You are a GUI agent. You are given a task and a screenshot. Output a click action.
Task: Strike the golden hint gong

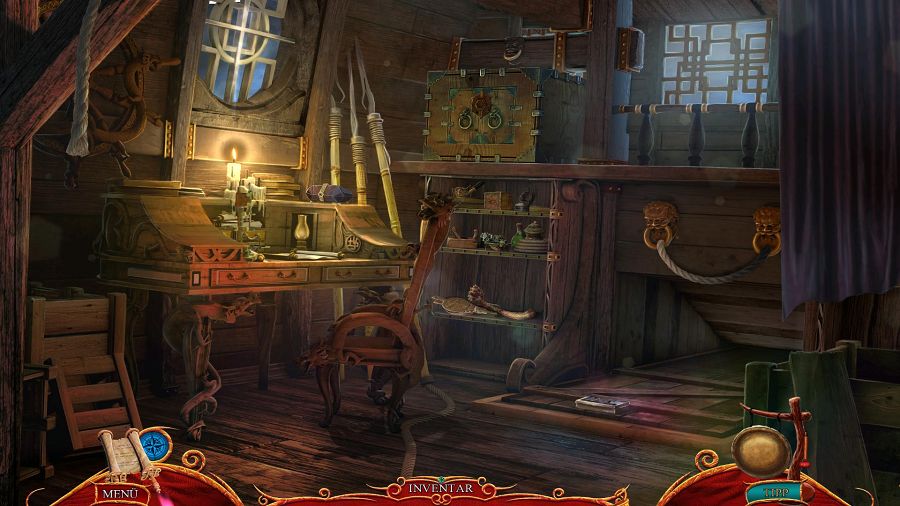[759, 451]
